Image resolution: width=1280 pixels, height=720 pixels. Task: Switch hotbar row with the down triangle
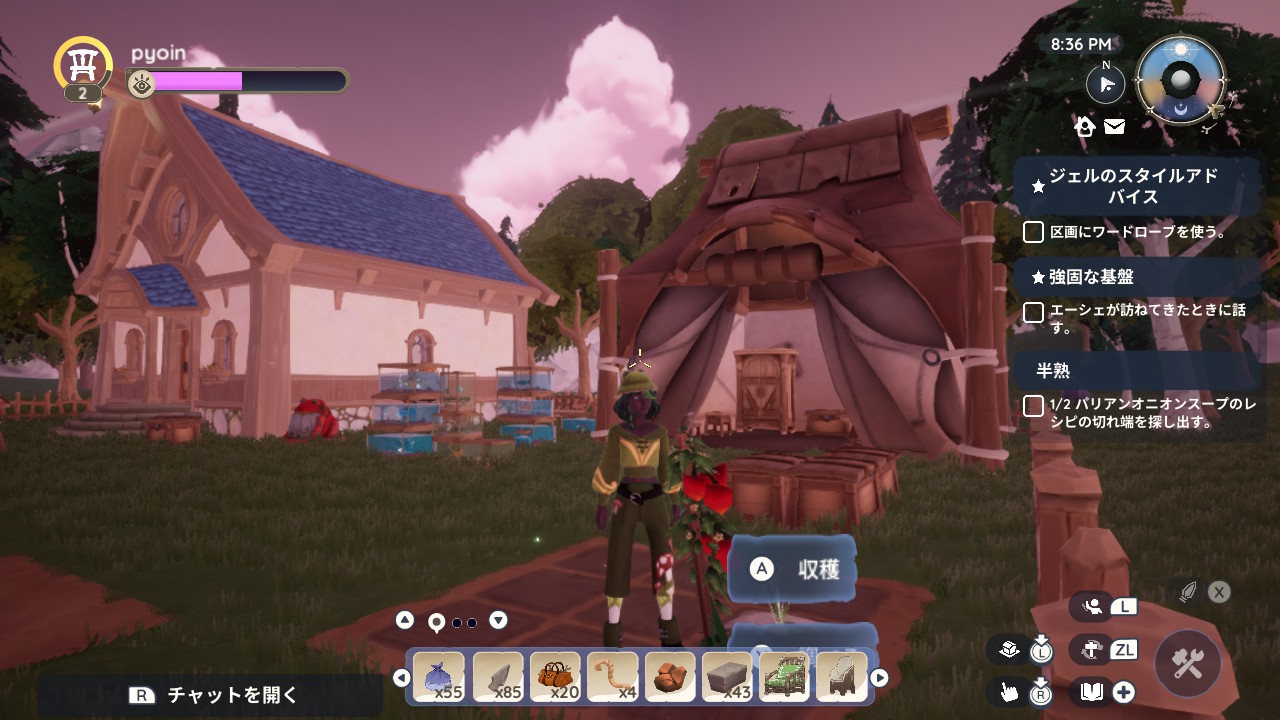pos(498,620)
